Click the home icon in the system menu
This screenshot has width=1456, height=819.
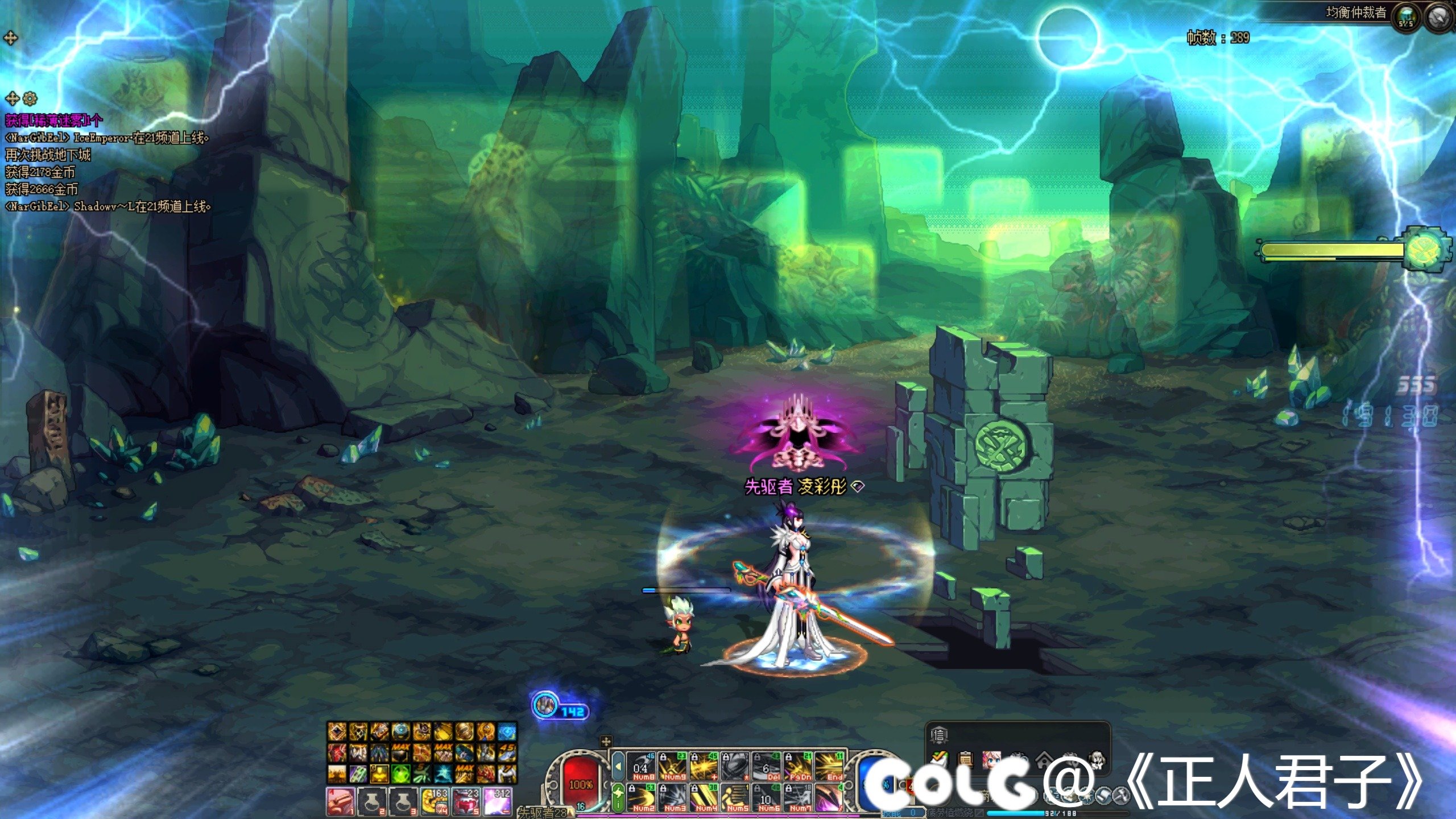point(1045,760)
